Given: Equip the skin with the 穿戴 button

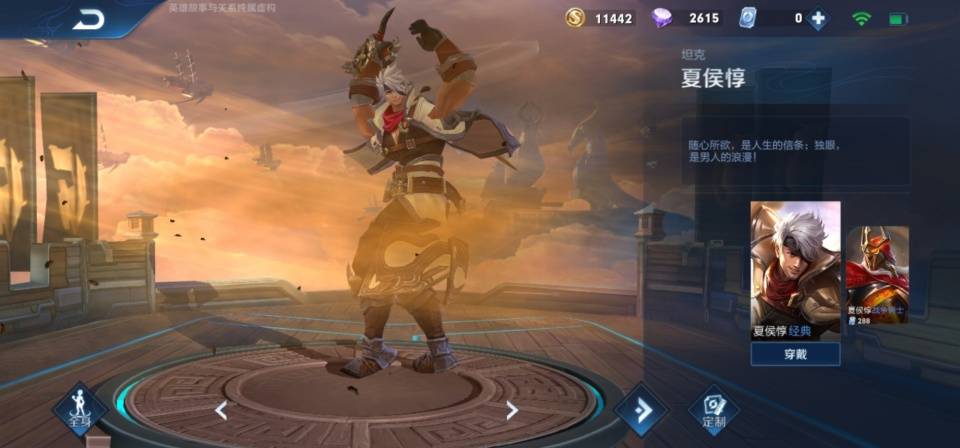Looking at the screenshot, I should pyautogui.click(x=795, y=354).
